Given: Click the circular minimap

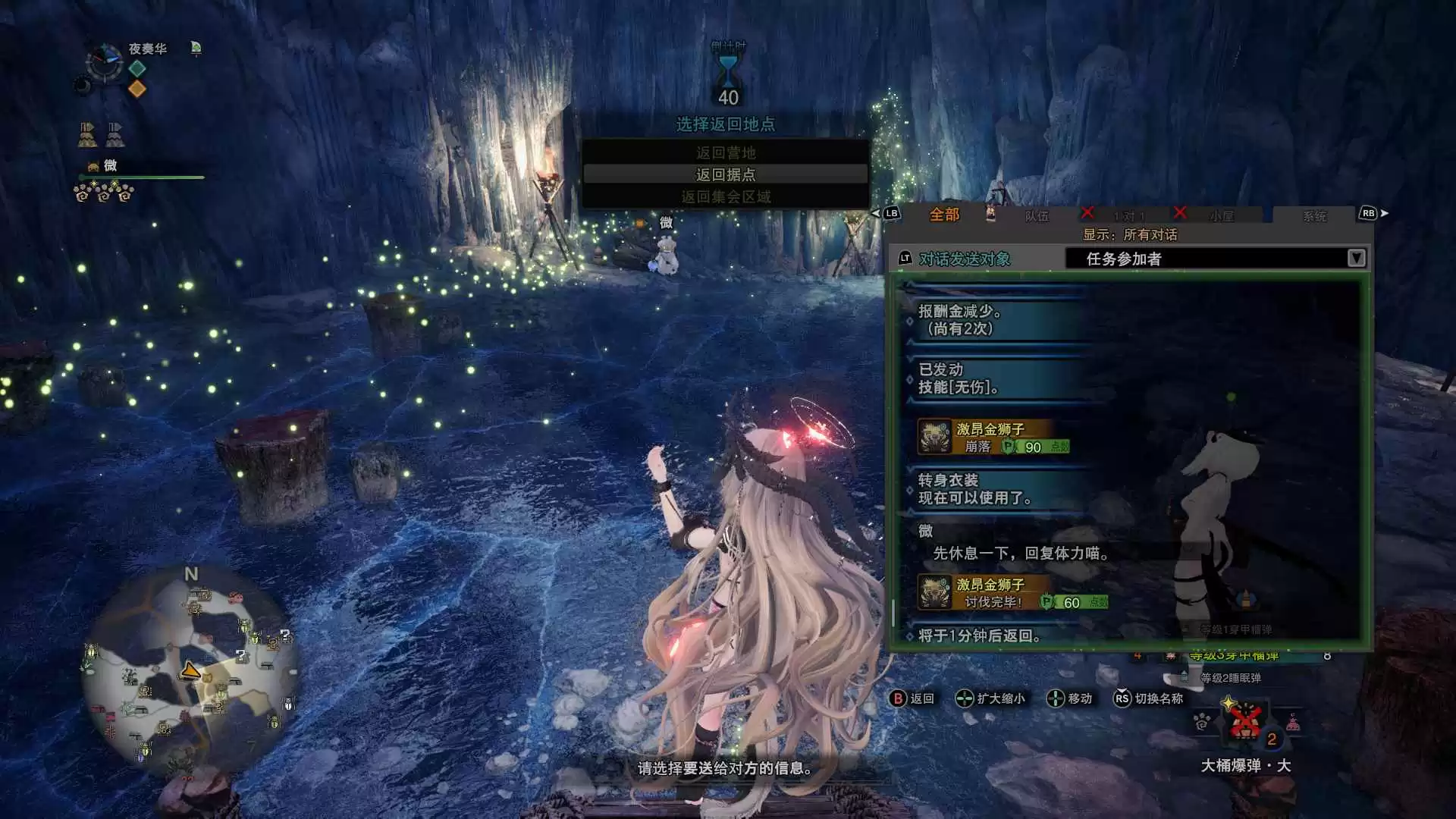Looking at the screenshot, I should pos(190,673).
